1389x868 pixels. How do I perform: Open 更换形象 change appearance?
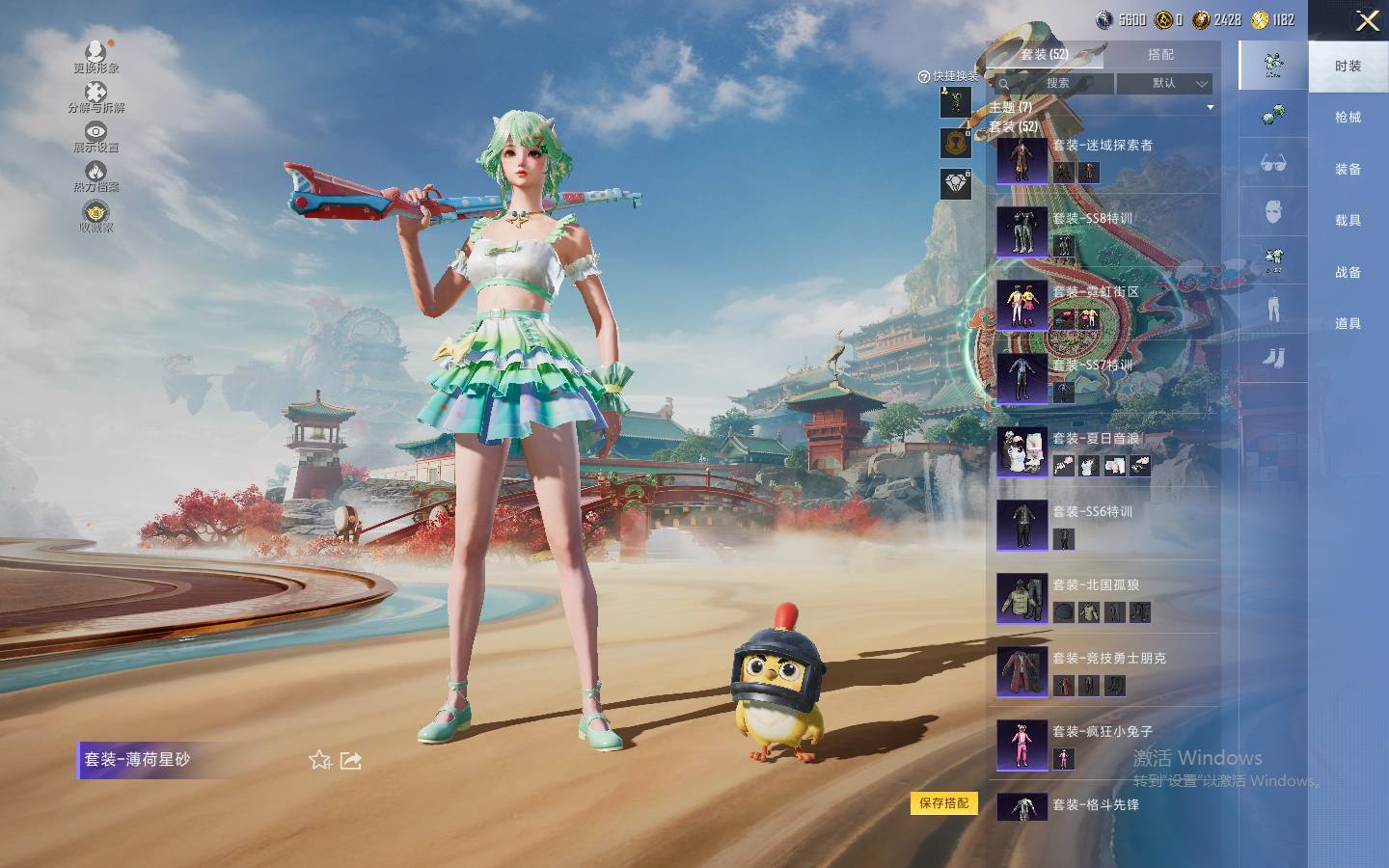[x=95, y=57]
